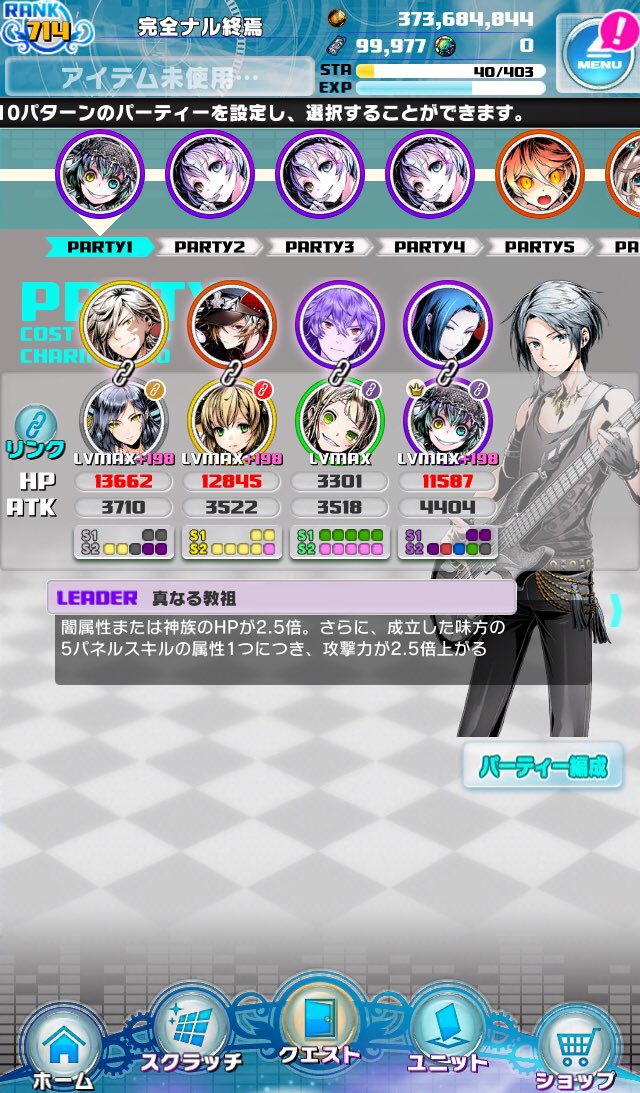Switch to the PARTY2 tab
The height and width of the screenshot is (1093, 640).
(x=209, y=247)
